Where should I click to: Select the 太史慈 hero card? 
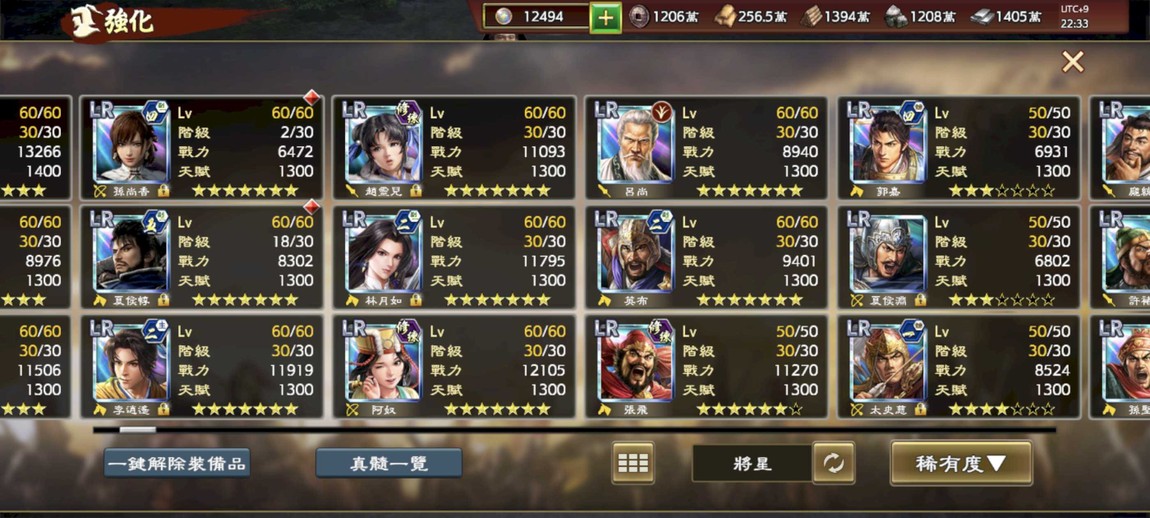pyautogui.click(x=959, y=367)
